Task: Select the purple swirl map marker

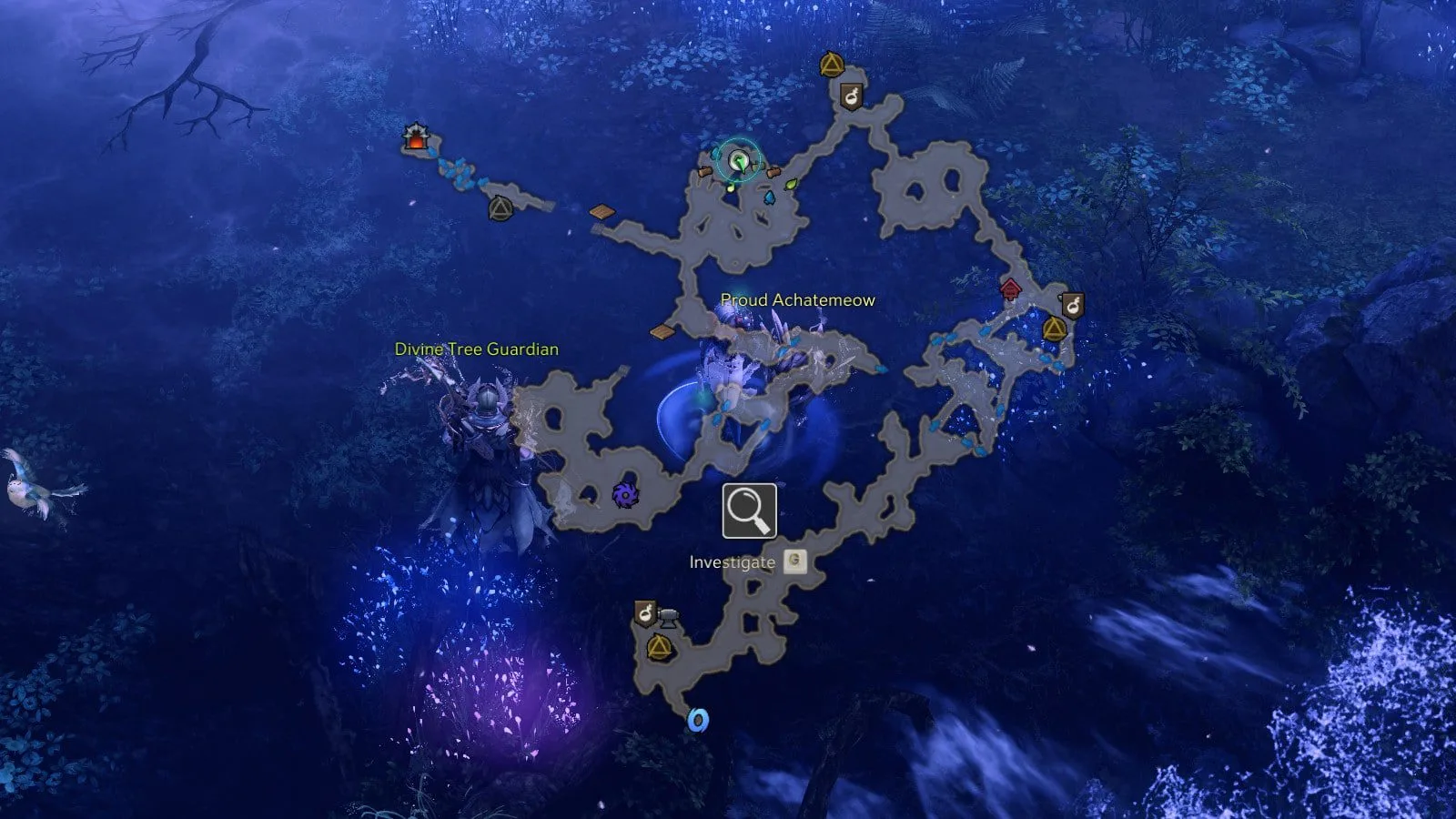Action: [624, 494]
